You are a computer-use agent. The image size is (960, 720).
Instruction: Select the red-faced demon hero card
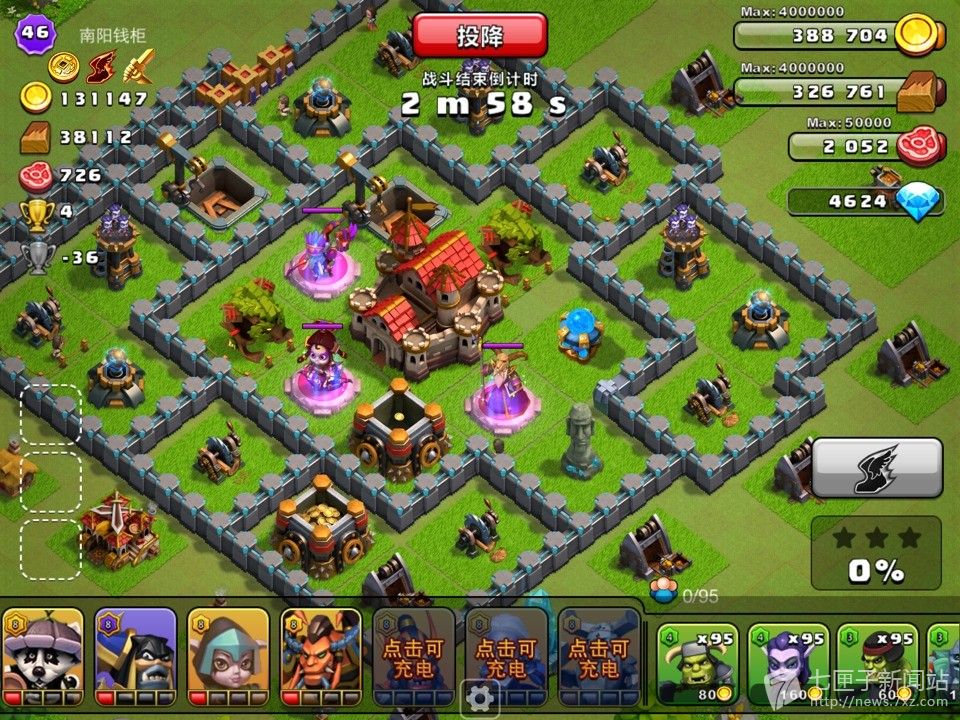(x=321, y=648)
